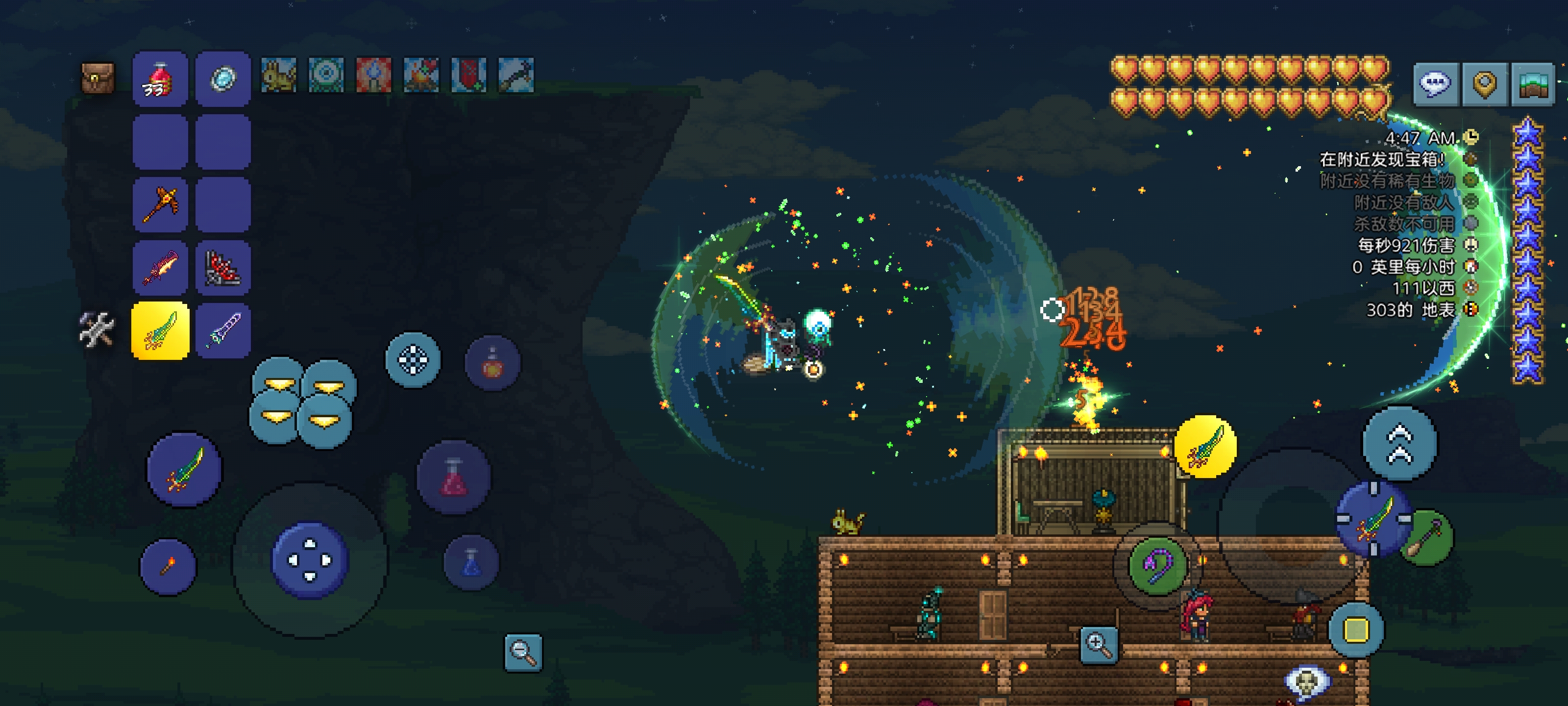Toggle the crosshair smart cursor button
This screenshot has height=706, width=1568.
(x=413, y=359)
